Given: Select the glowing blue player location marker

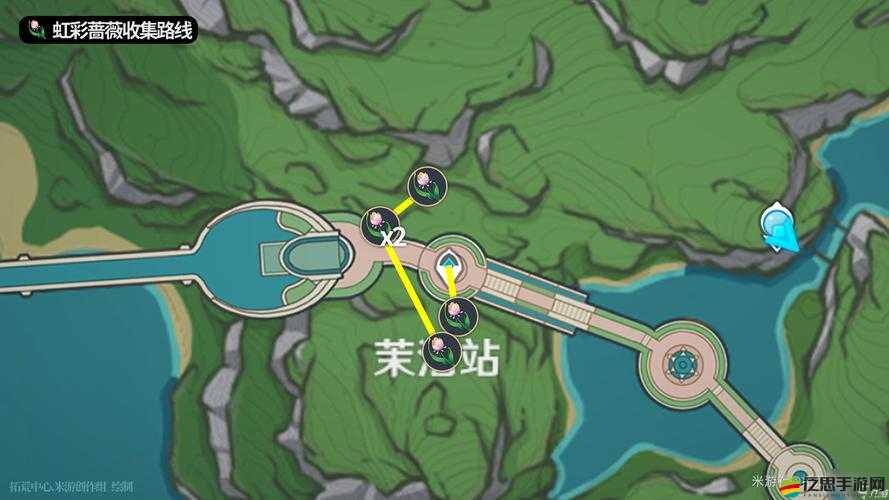Looking at the screenshot, I should pyautogui.click(x=778, y=226).
